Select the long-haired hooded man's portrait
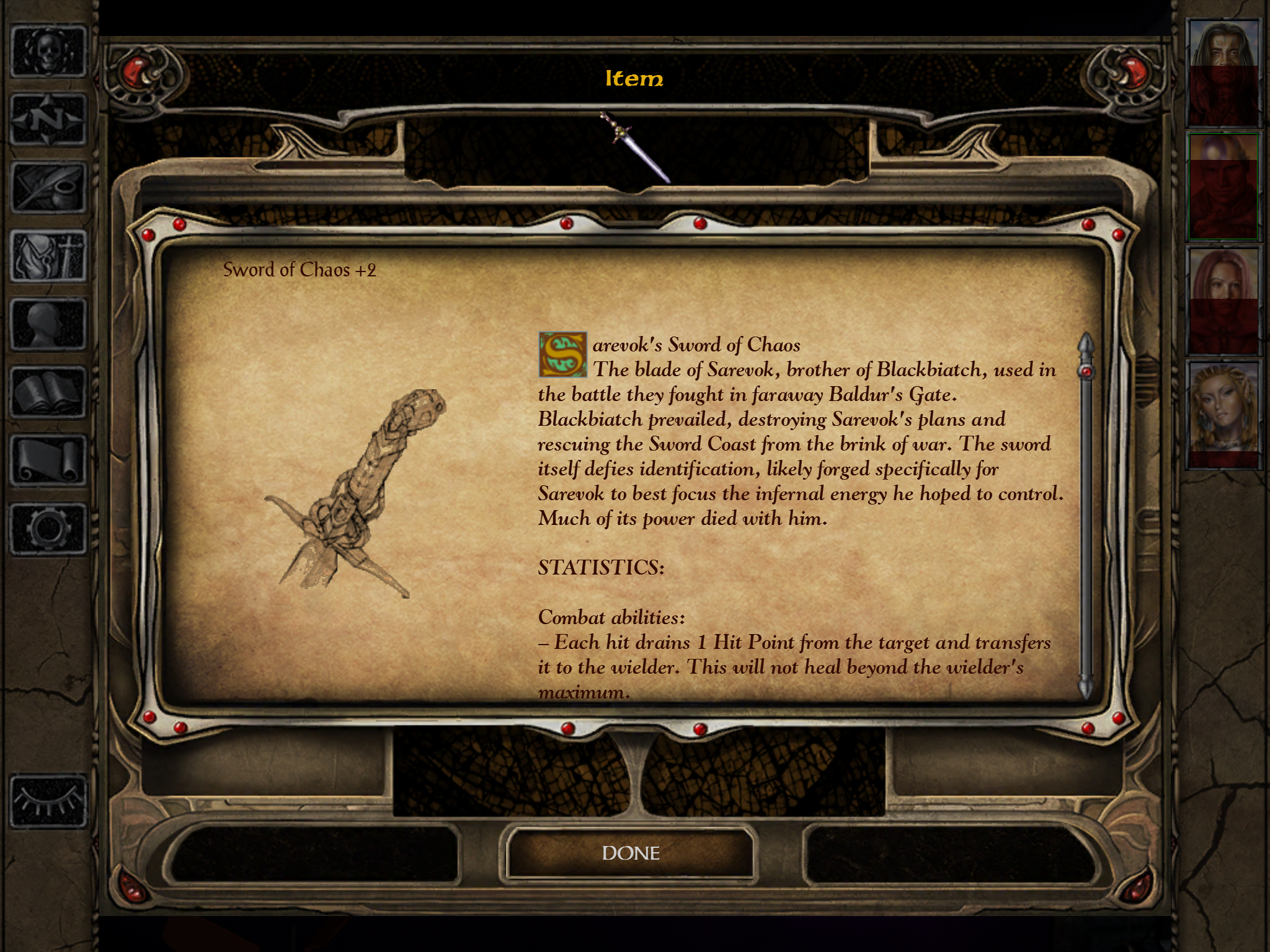Image resolution: width=1270 pixels, height=952 pixels. pos(1223,73)
